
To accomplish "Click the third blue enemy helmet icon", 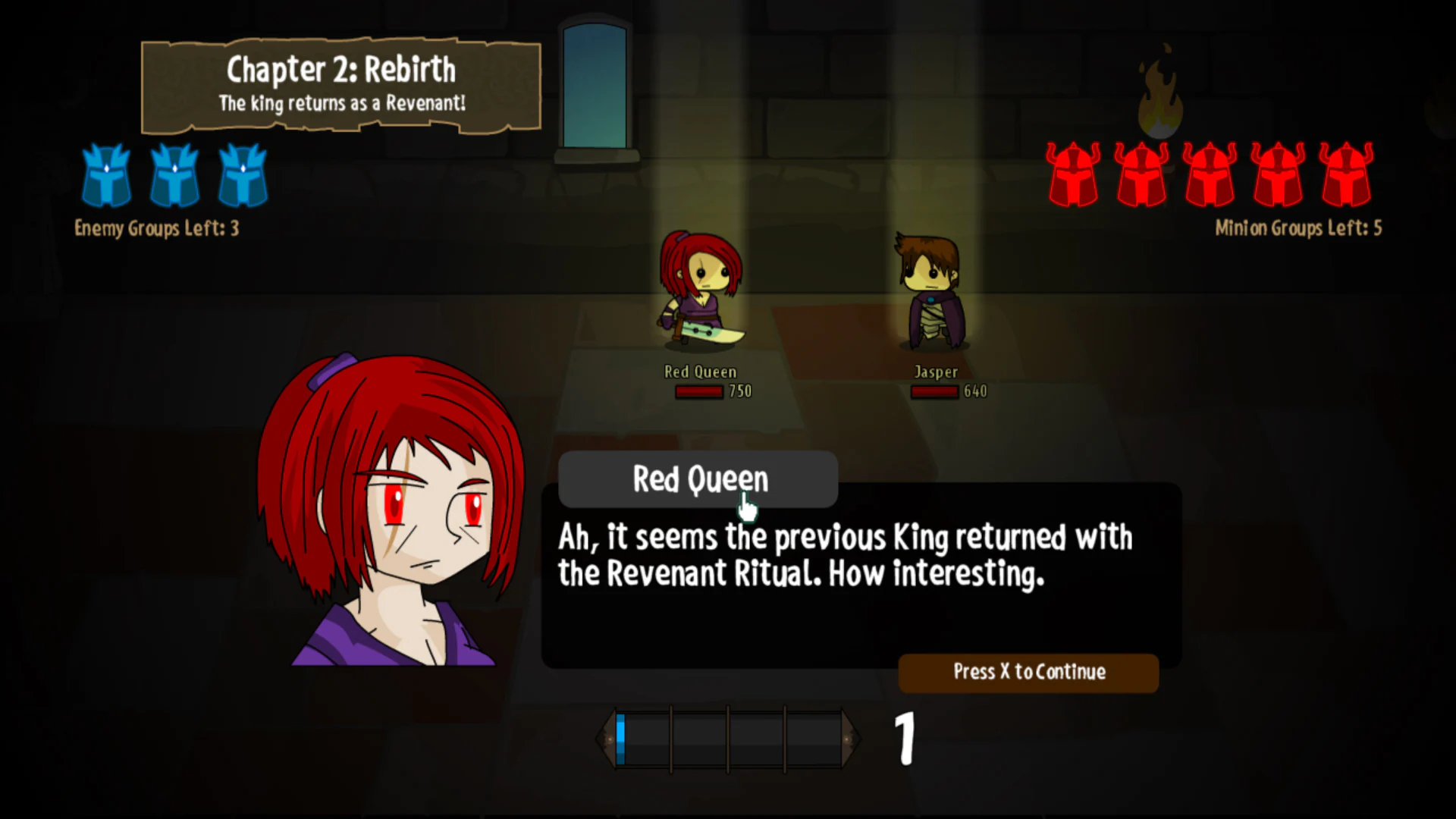I will point(243,176).
